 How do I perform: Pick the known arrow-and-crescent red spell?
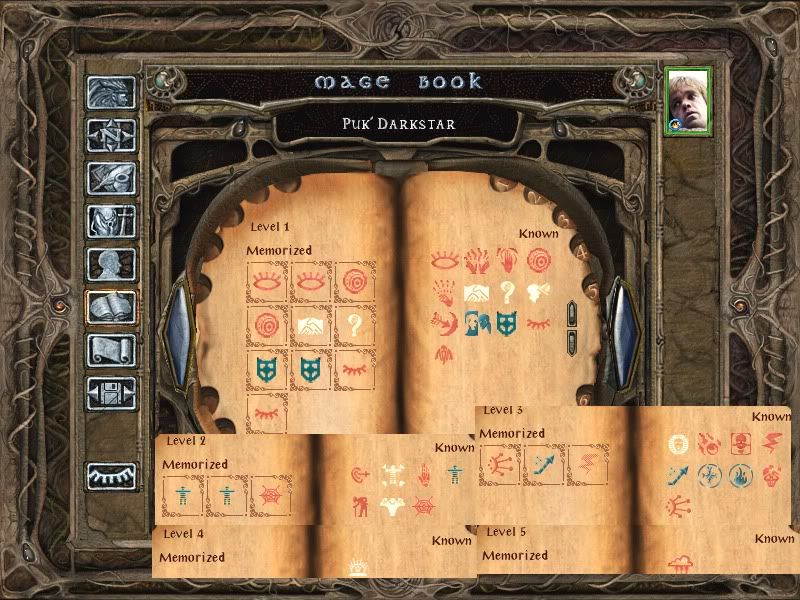(x=443, y=322)
